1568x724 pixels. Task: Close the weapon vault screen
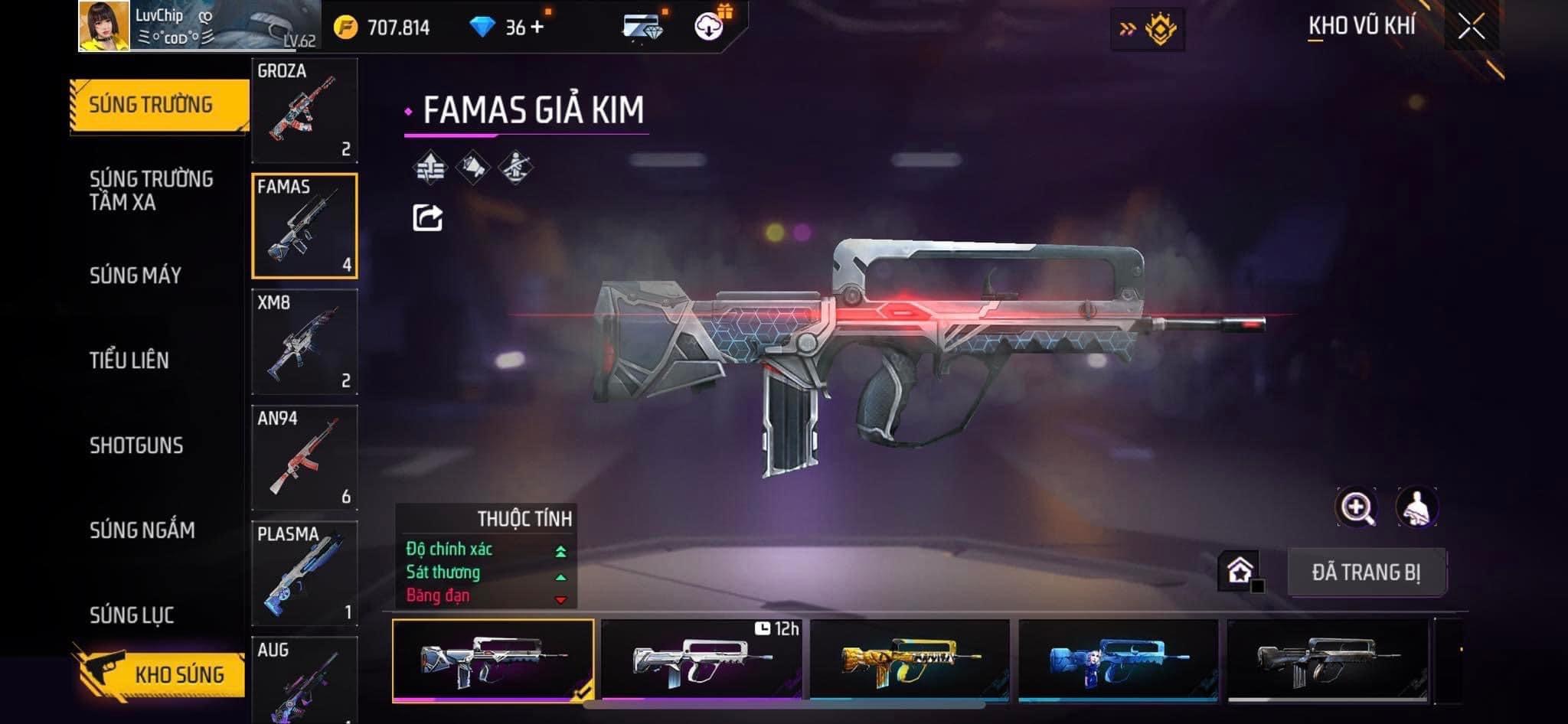coord(1471,28)
